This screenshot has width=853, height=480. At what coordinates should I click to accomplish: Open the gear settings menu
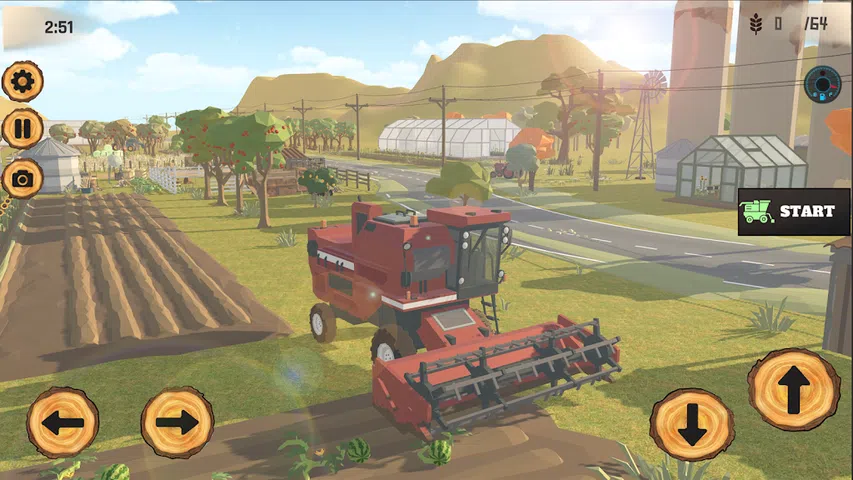click(22, 81)
